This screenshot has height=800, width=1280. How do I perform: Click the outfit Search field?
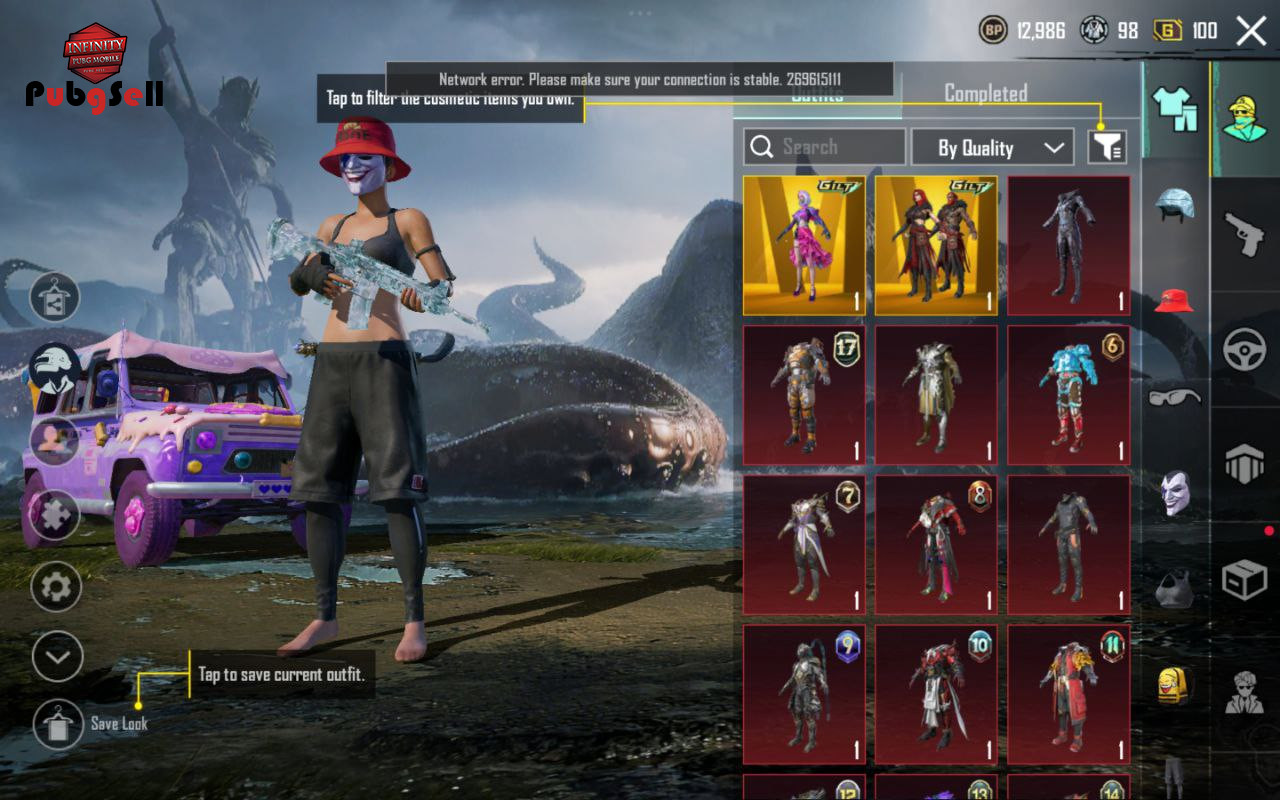[x=824, y=147]
